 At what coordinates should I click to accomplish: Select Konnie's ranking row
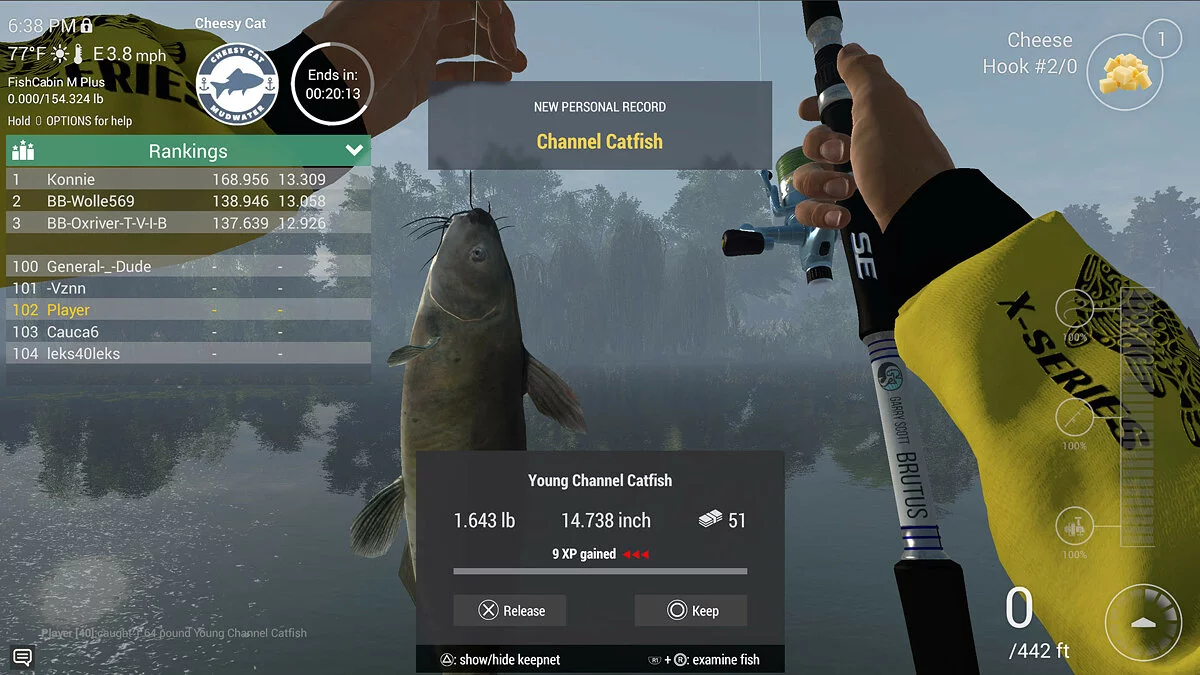pyautogui.click(x=188, y=180)
